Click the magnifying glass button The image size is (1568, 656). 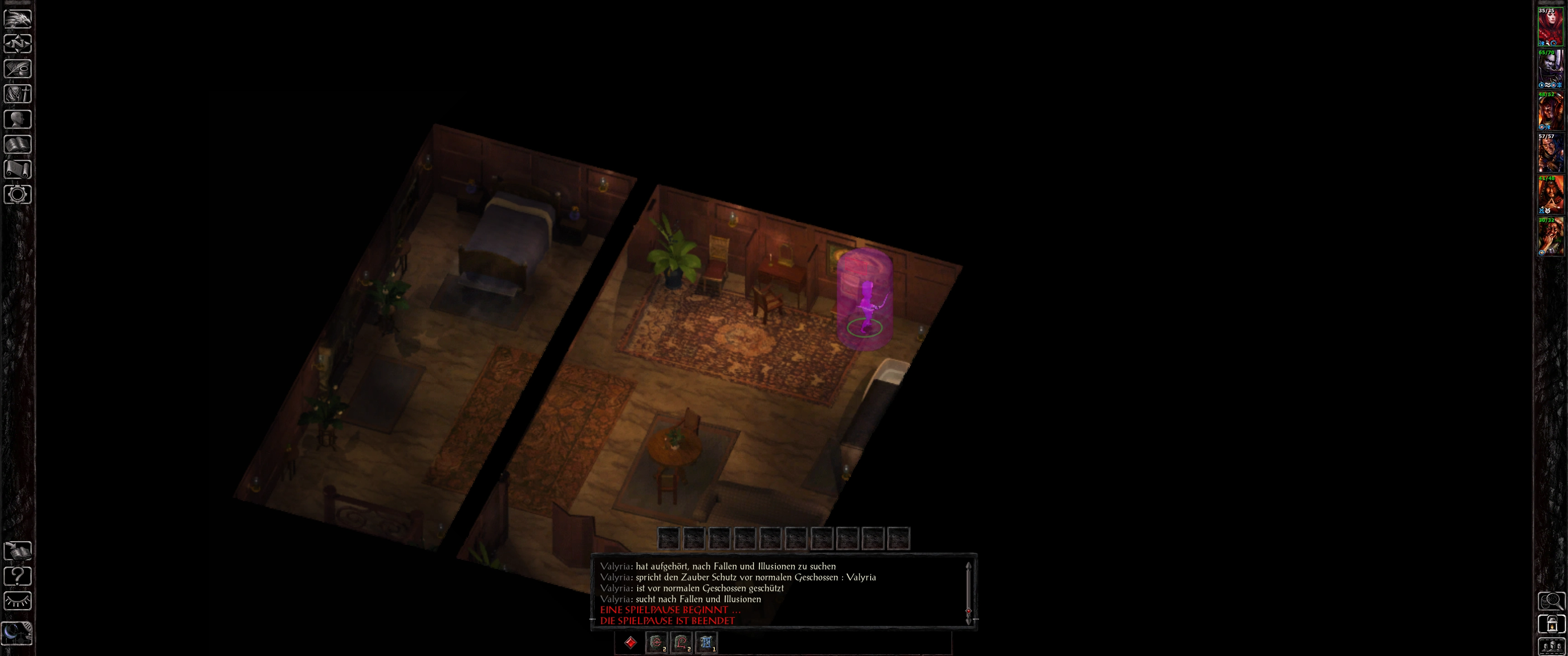click(x=1551, y=602)
